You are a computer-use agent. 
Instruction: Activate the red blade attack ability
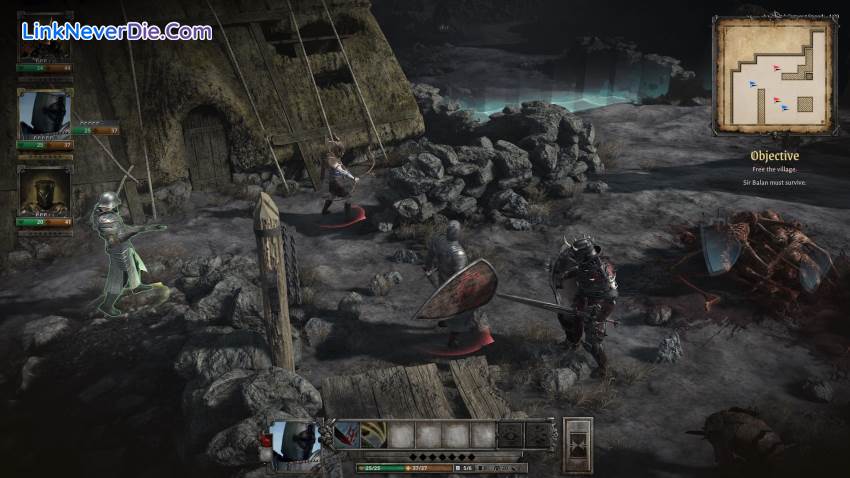coord(346,435)
